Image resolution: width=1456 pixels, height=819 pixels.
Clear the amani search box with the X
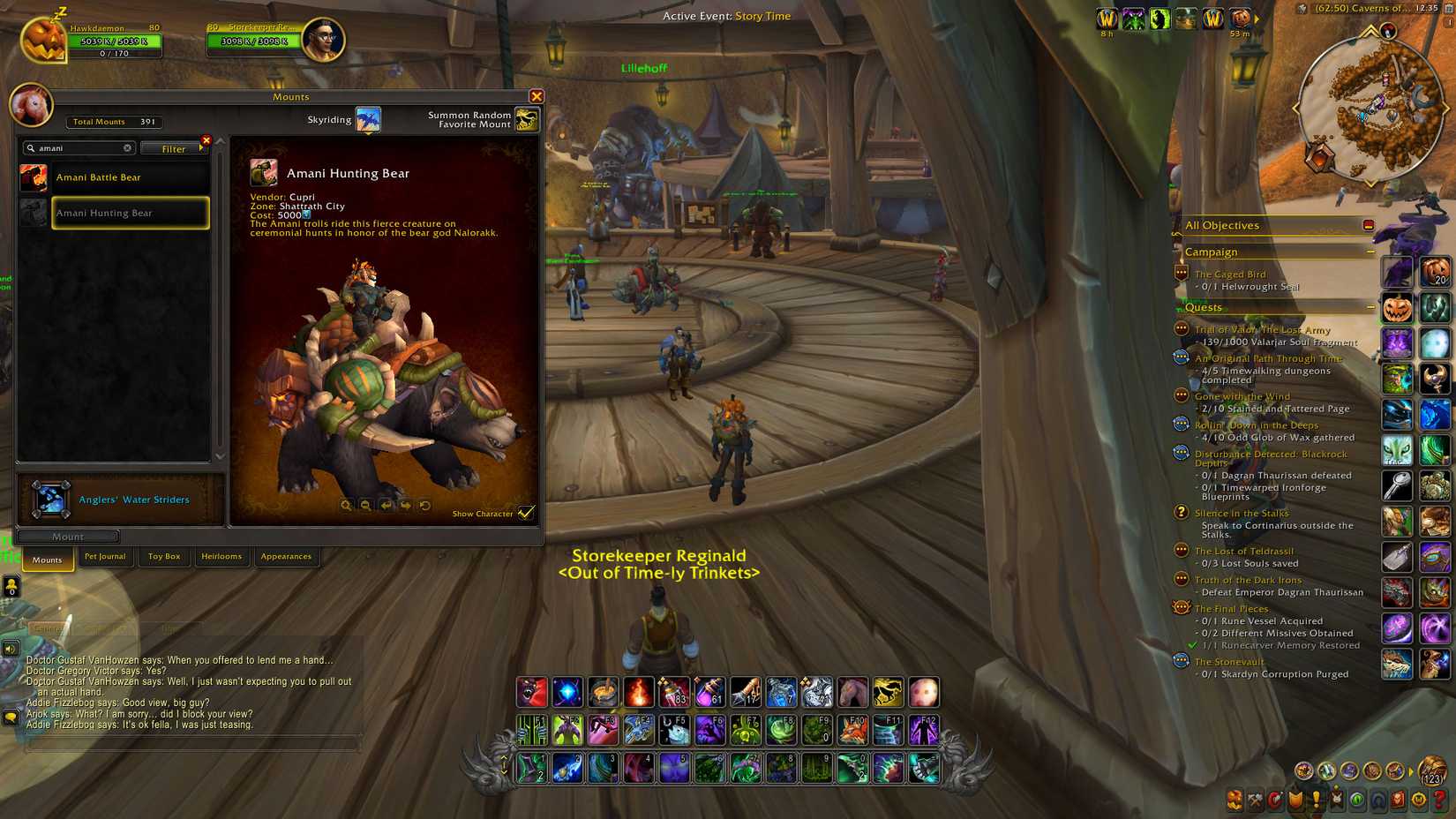[127, 147]
